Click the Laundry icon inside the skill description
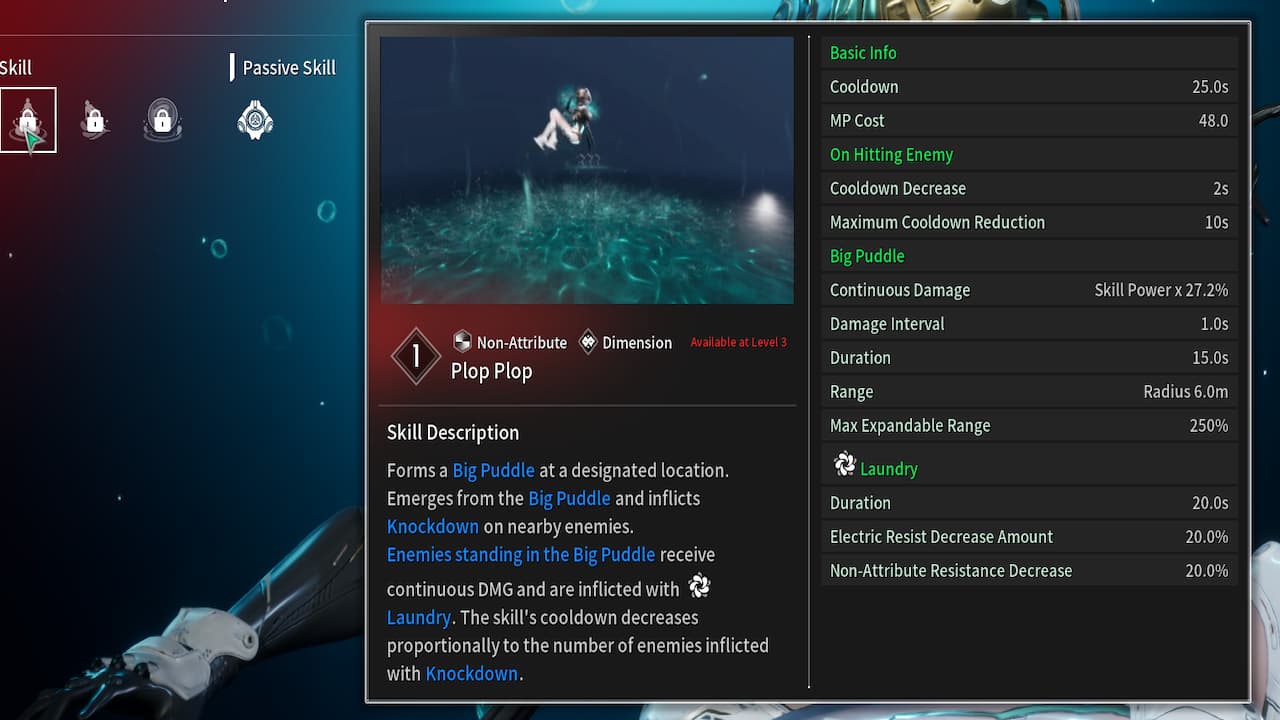Viewport: 1280px width, 720px height. click(x=697, y=587)
